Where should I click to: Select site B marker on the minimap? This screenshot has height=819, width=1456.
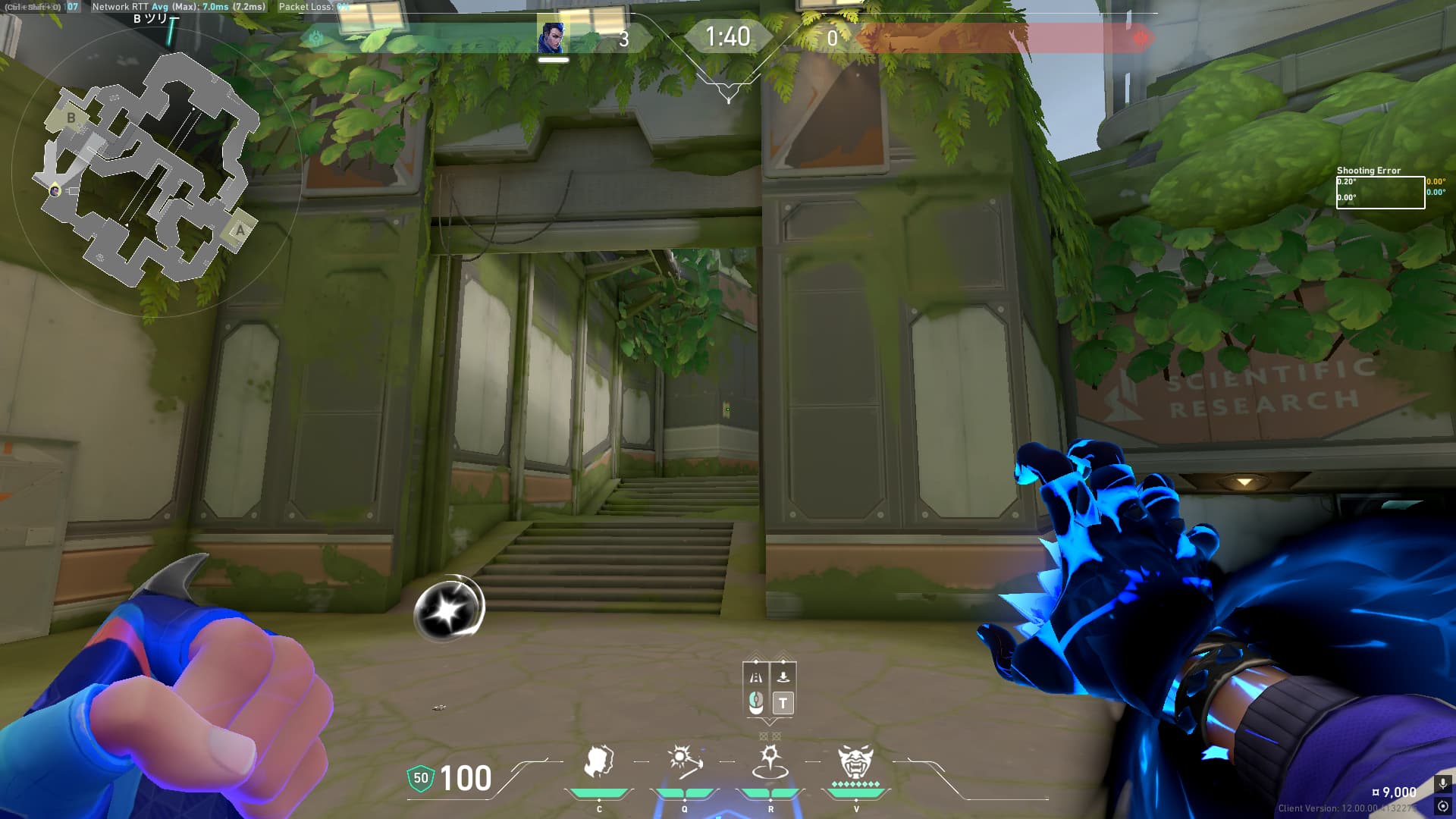[x=71, y=118]
